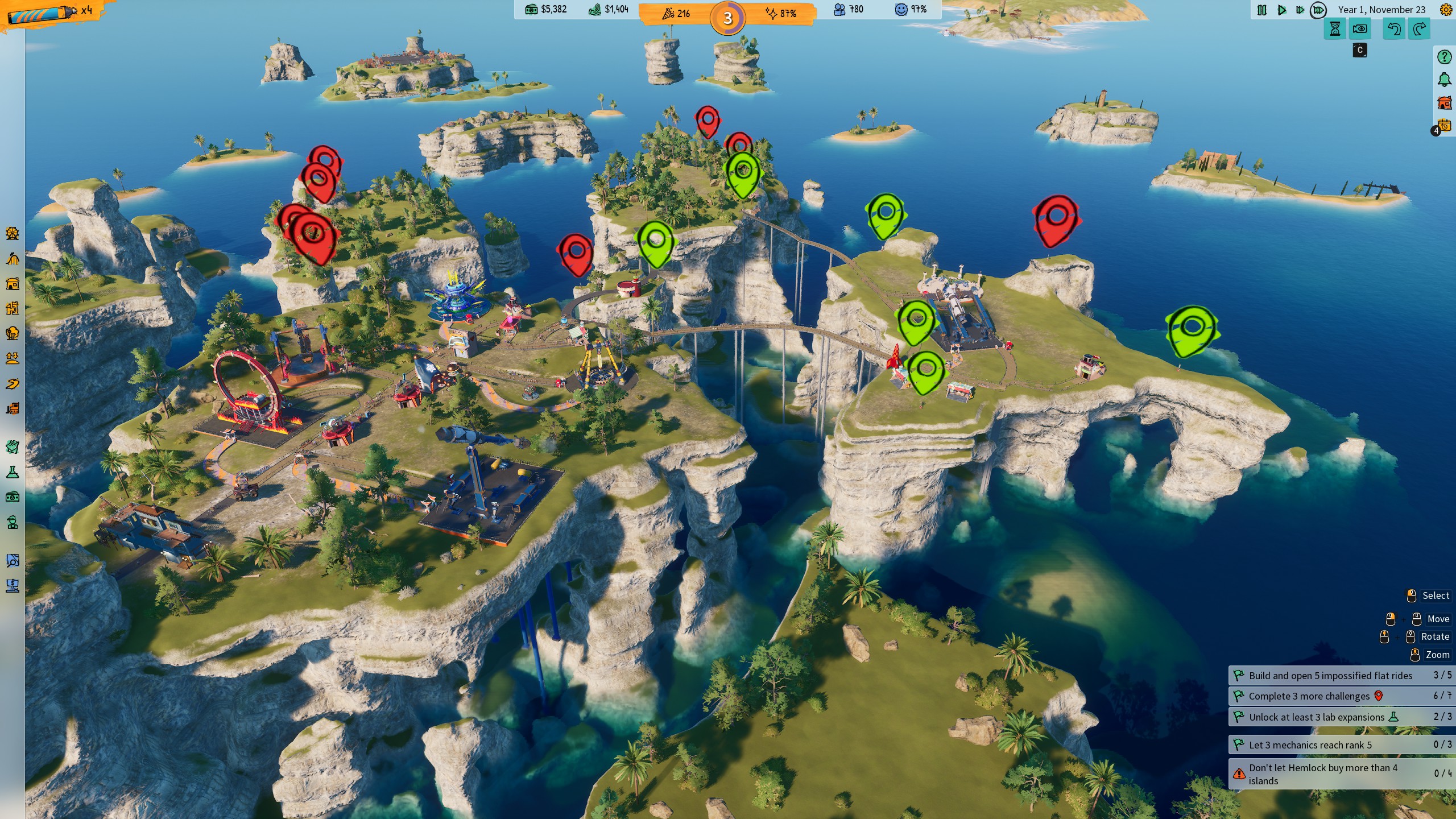Click the hourglass button
1456x819 pixels.
(x=1335, y=29)
